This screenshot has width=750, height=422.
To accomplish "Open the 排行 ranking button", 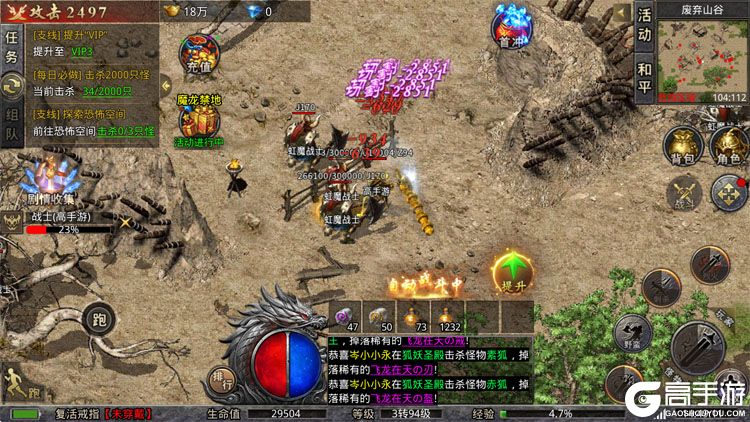I will pos(223,379).
